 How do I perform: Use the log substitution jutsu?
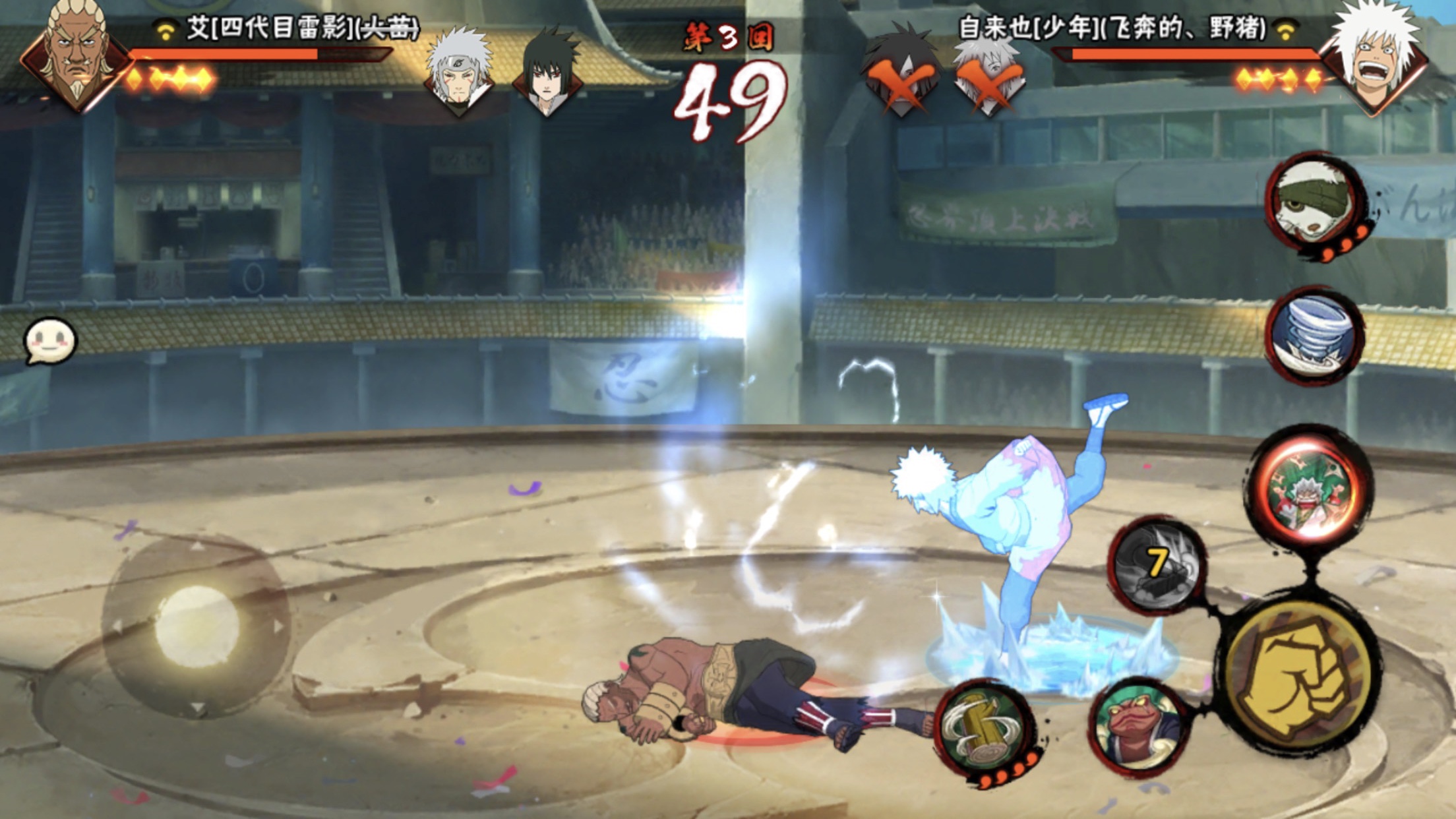point(984,731)
